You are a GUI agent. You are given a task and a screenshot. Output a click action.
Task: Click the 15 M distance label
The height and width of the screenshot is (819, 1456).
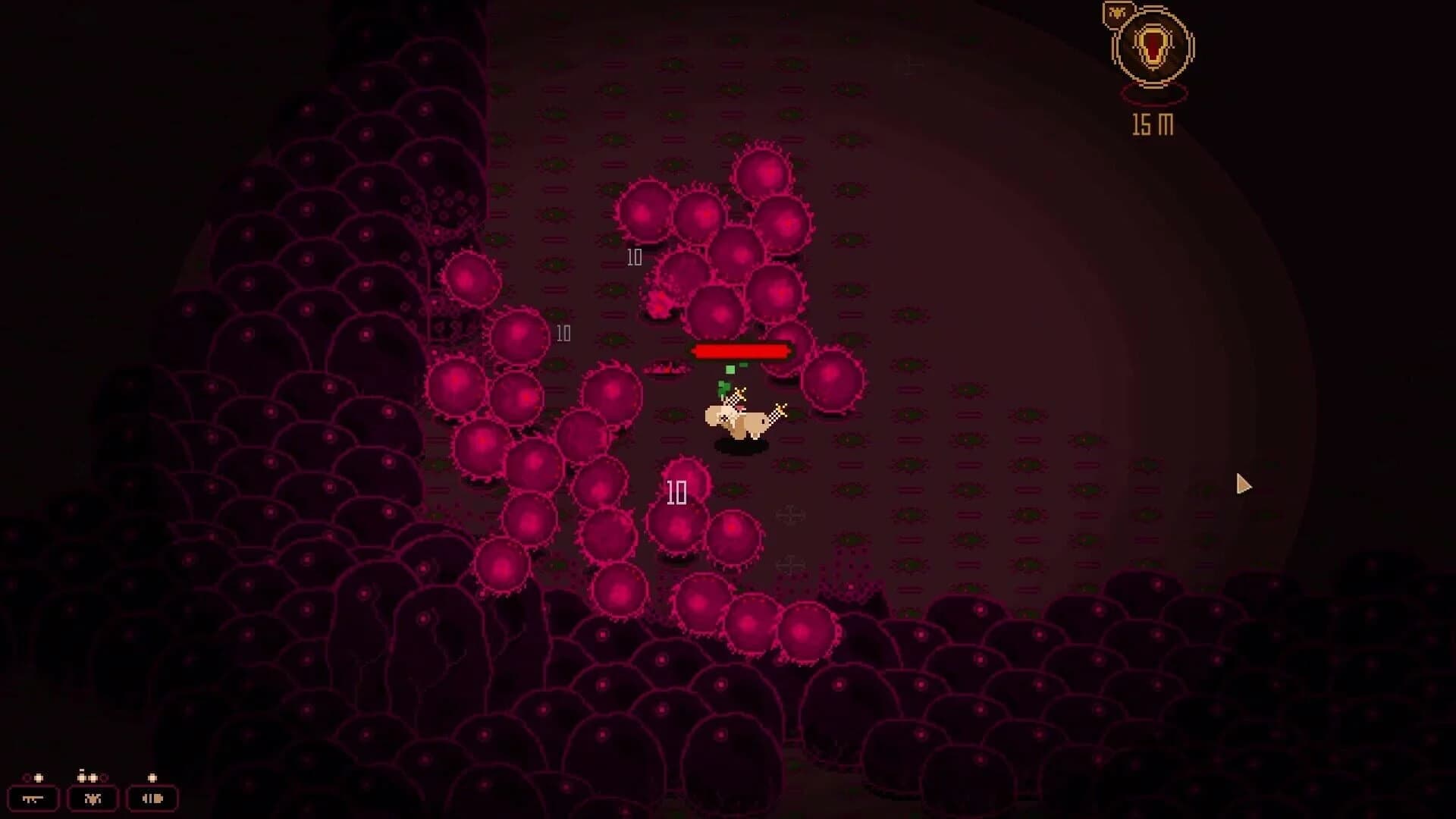coord(1151,124)
